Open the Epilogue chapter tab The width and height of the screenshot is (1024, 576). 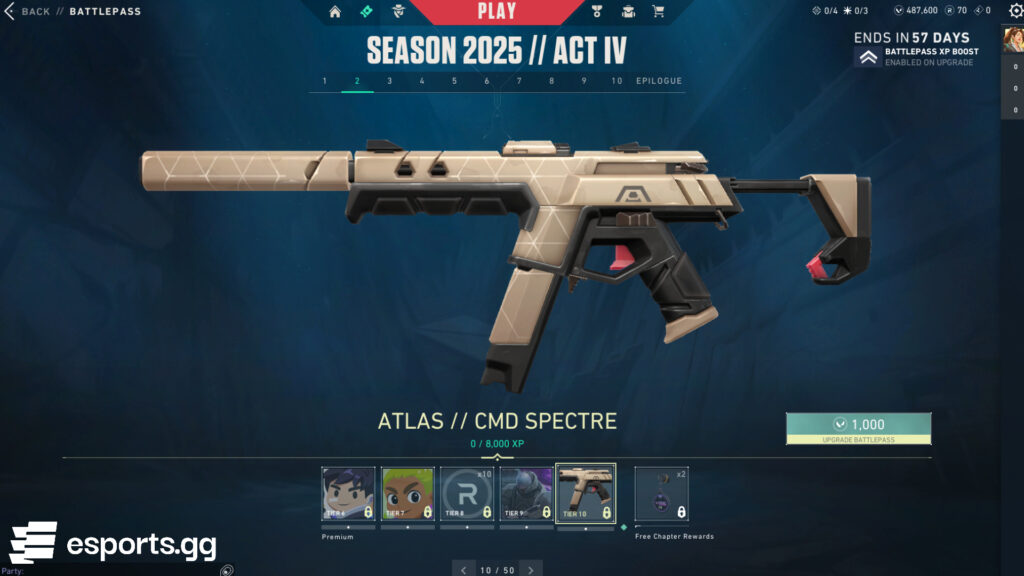[x=659, y=81]
